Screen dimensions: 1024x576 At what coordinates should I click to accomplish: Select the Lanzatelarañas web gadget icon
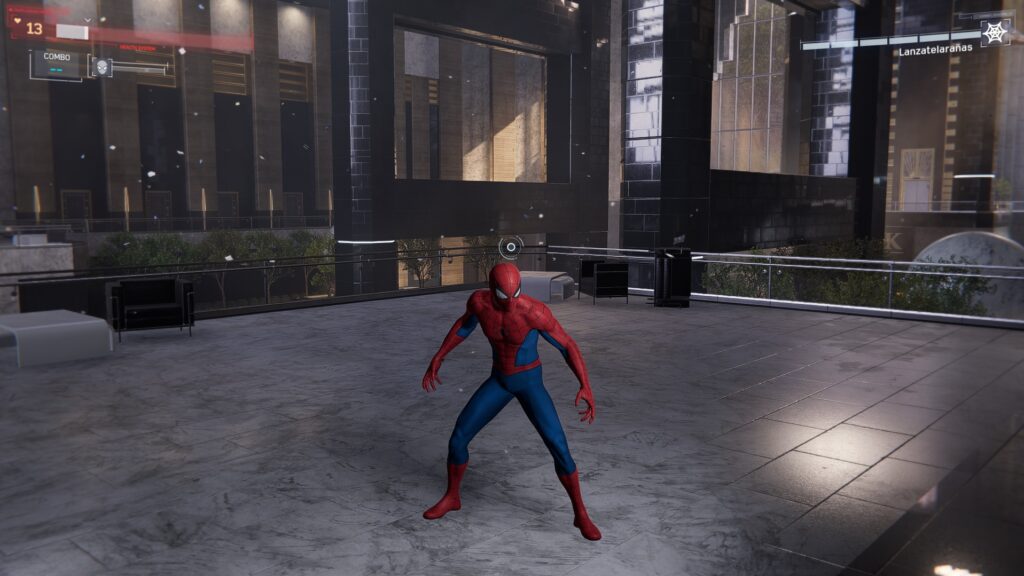click(994, 32)
